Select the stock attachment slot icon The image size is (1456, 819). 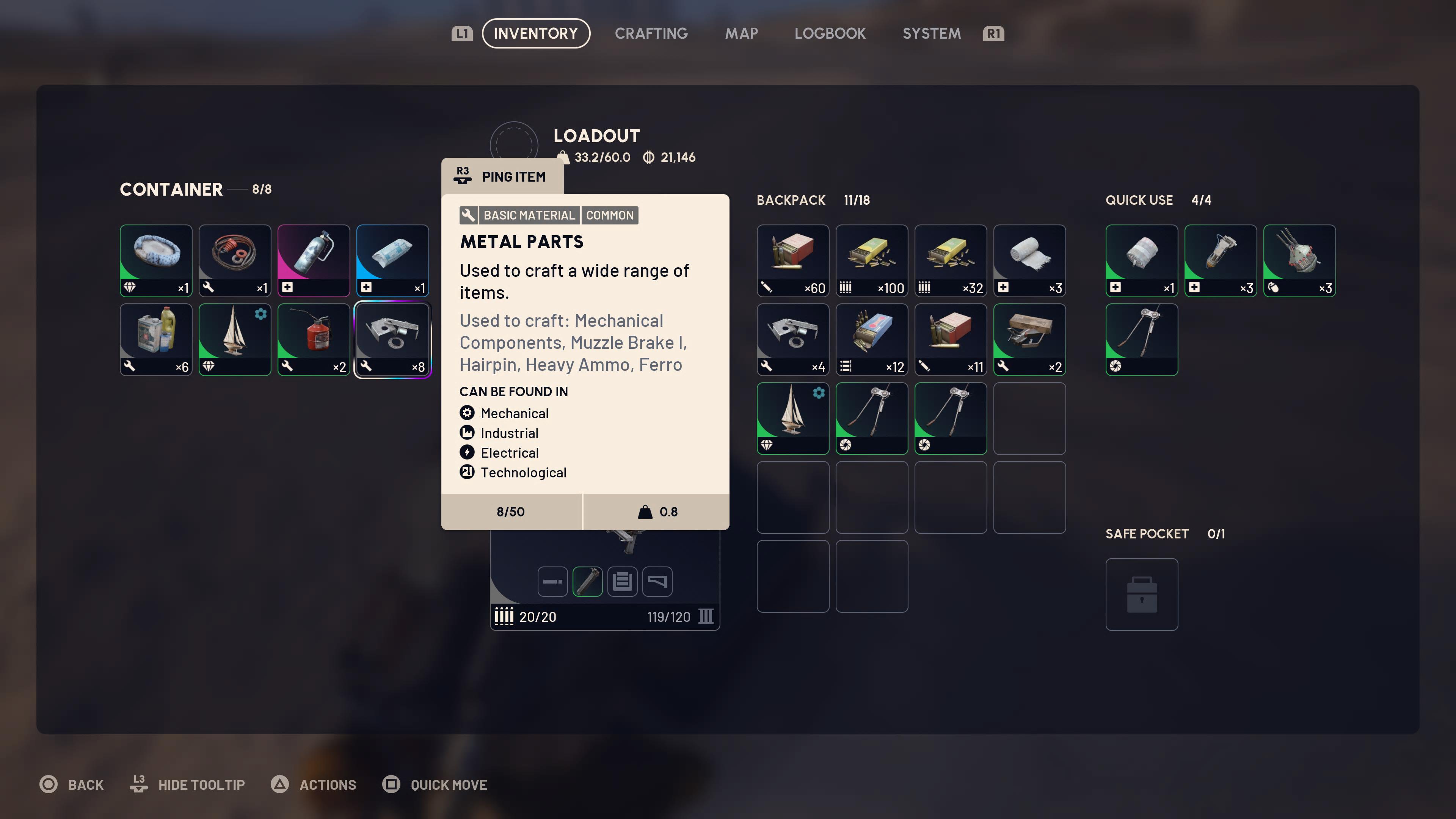pos(657,581)
